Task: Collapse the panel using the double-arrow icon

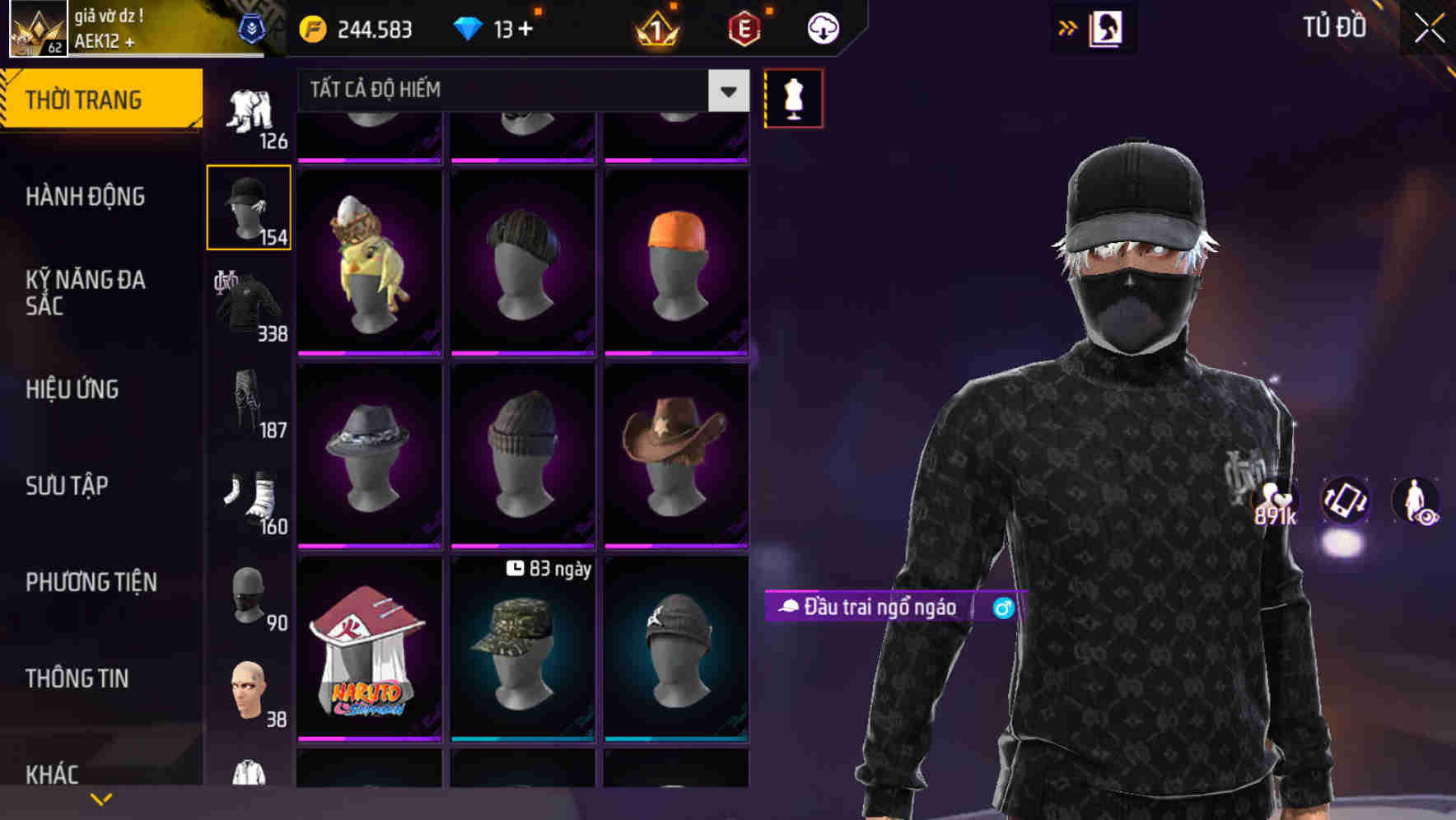Action: pos(1068,27)
